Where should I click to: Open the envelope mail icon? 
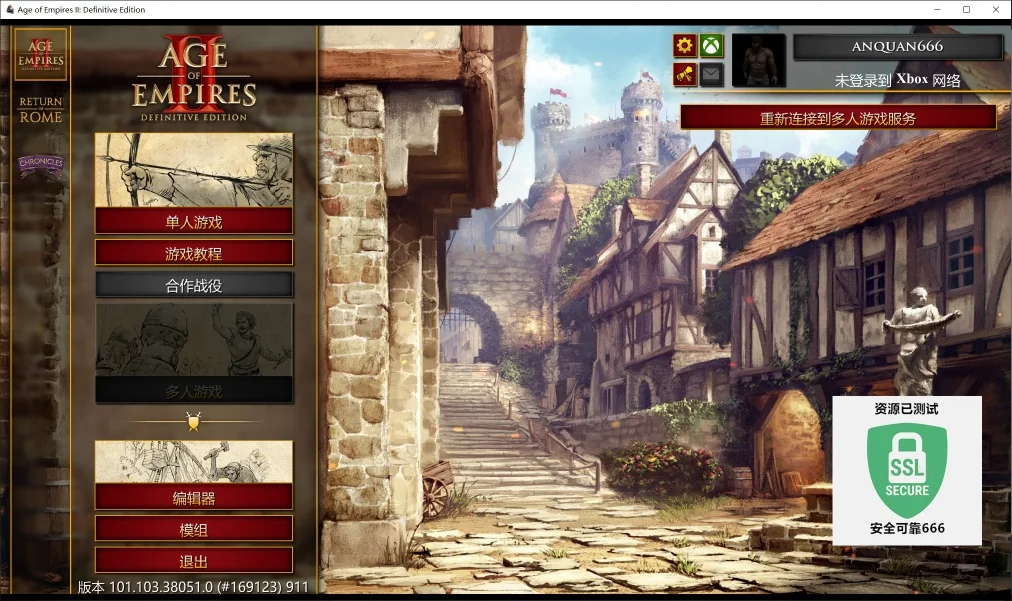point(711,74)
